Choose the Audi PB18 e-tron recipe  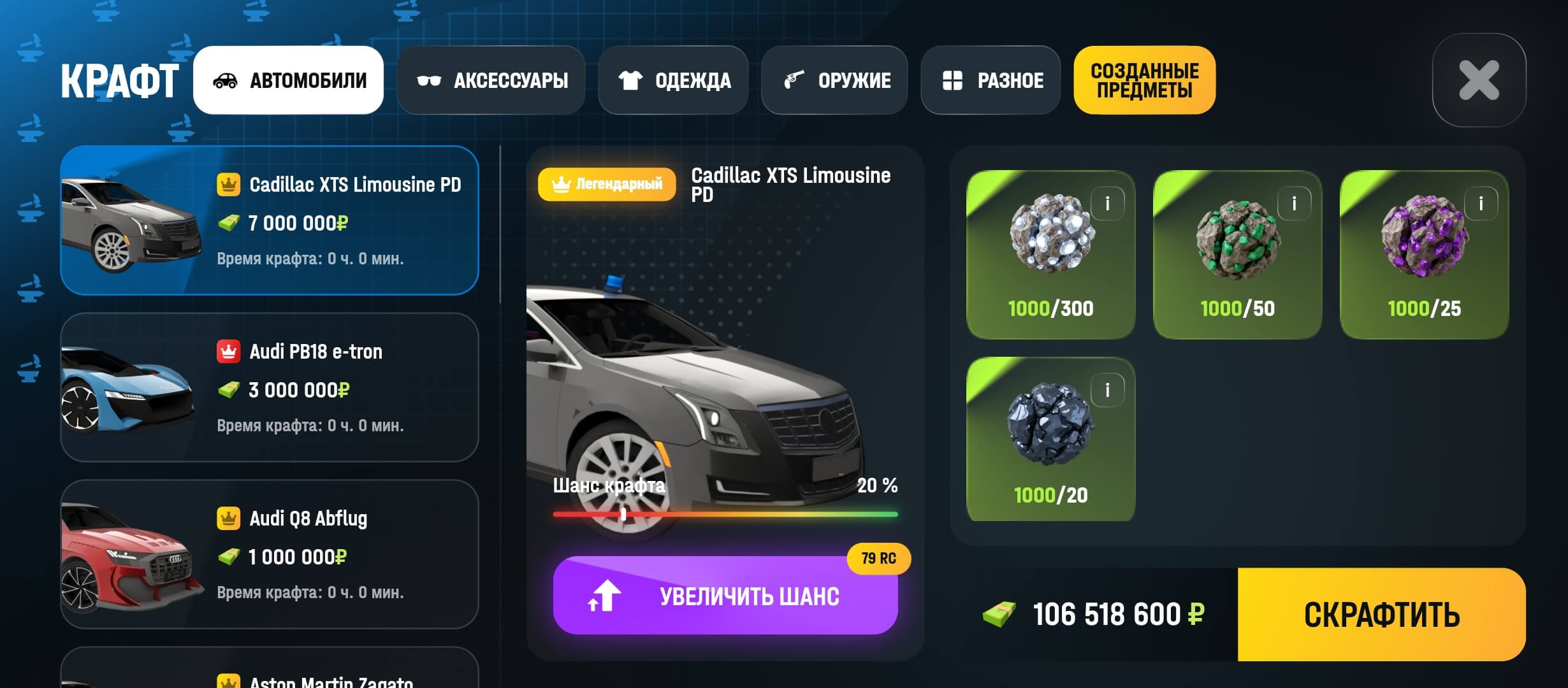[269, 387]
